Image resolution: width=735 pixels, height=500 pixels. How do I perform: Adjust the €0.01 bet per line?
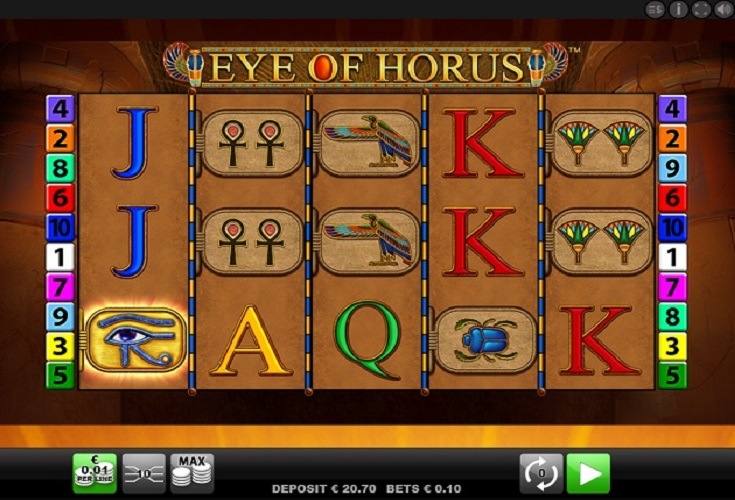pyautogui.click(x=94, y=472)
